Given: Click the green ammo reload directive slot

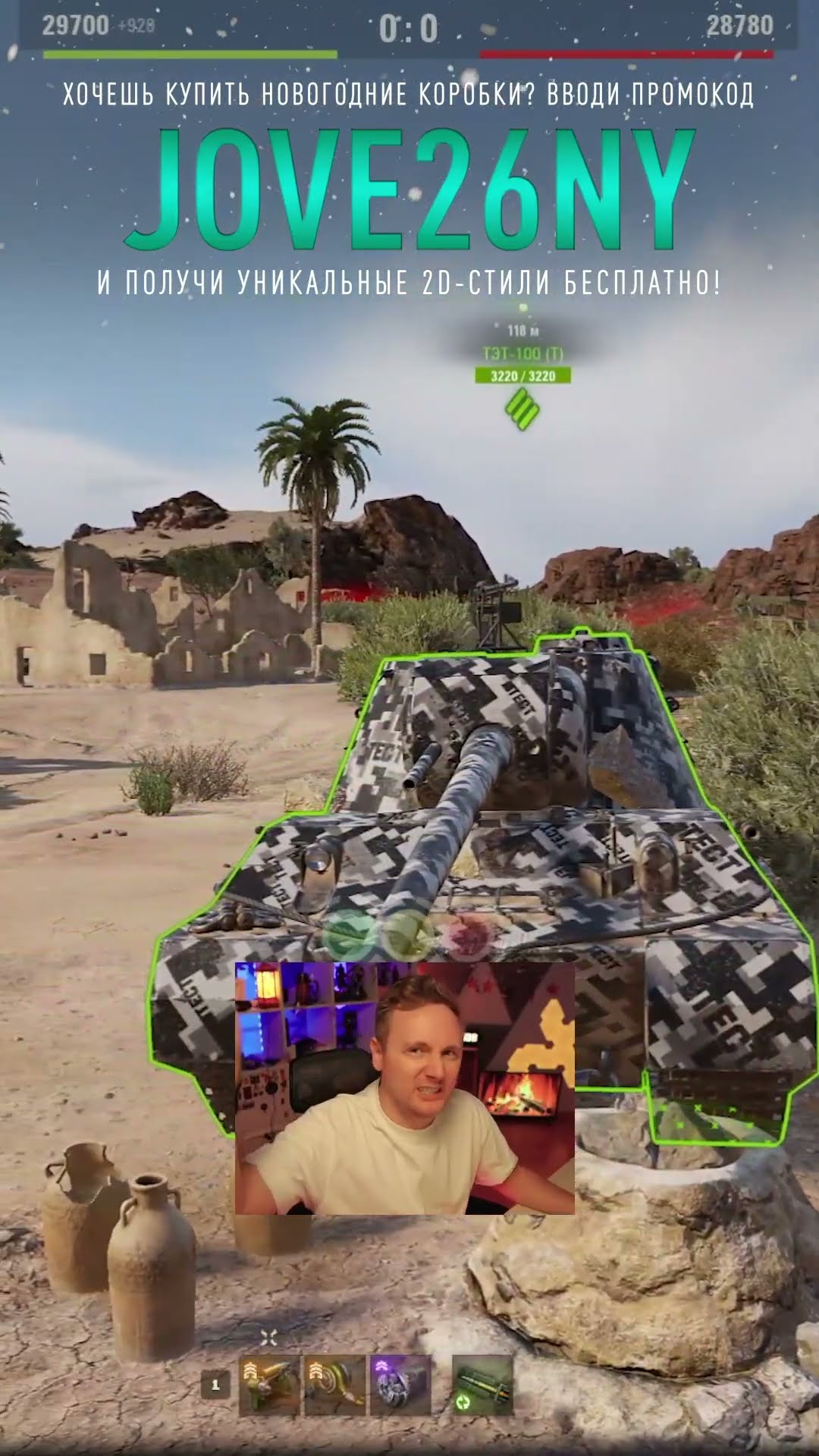Looking at the screenshot, I should coord(482,1385).
